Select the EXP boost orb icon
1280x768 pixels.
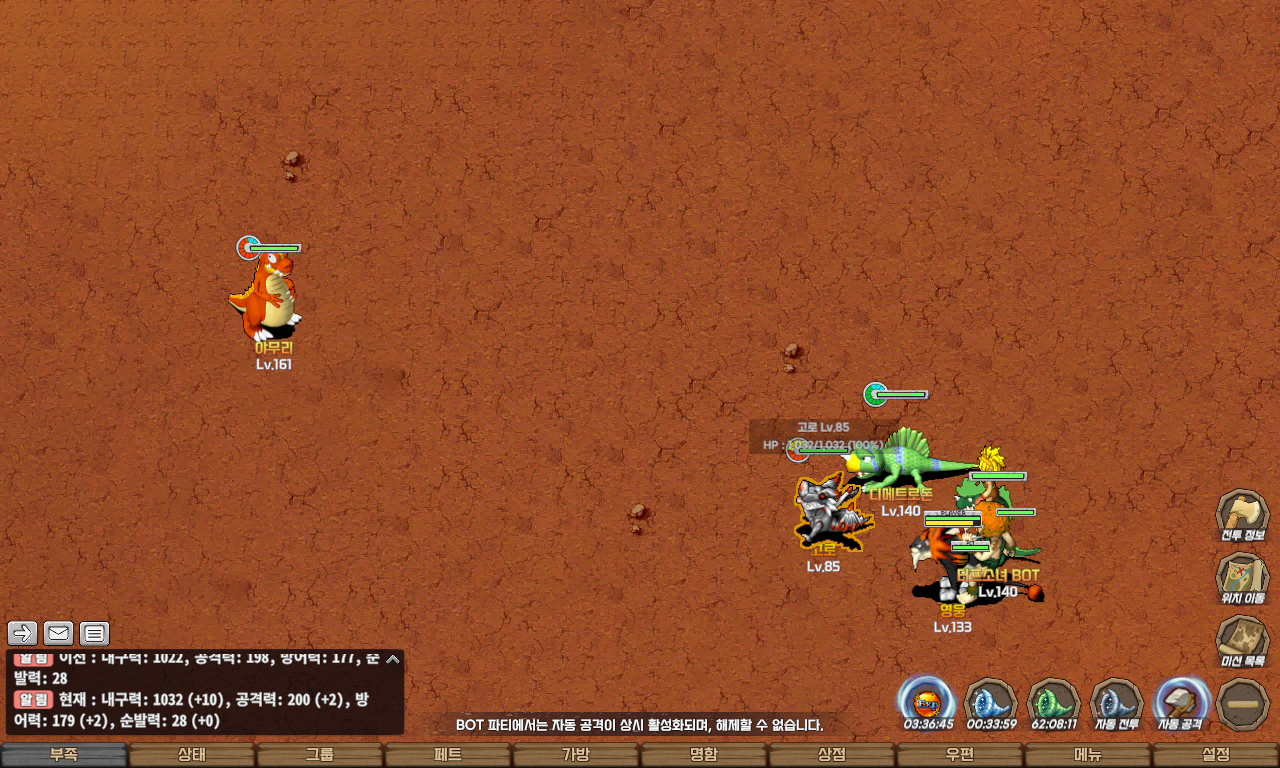(x=927, y=700)
